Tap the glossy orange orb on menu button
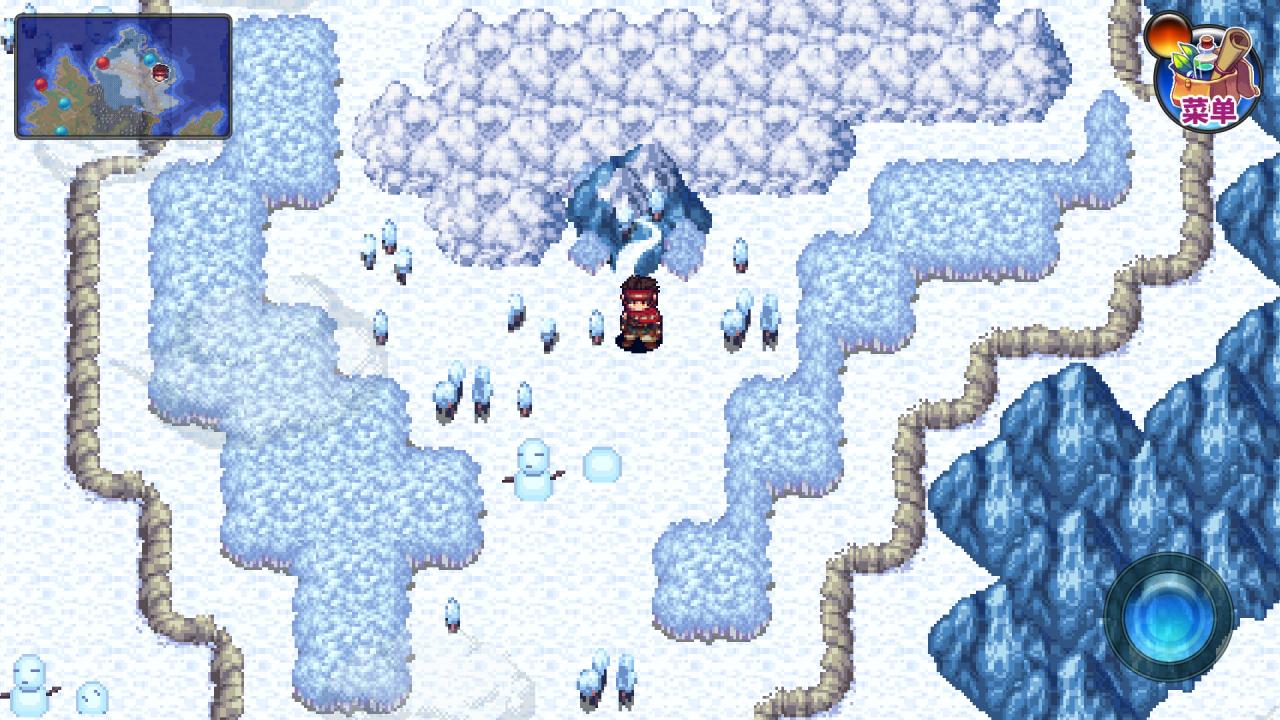This screenshot has width=1280, height=720. click(1169, 37)
